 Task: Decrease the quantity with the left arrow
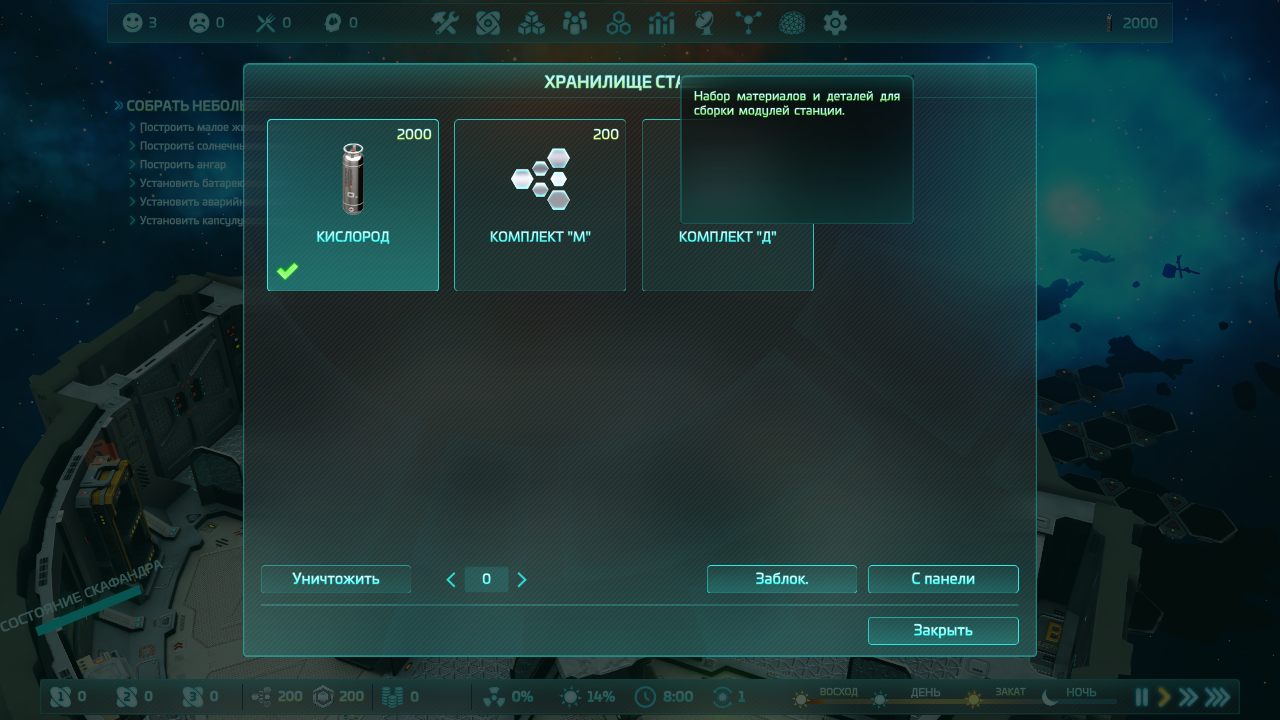(451, 579)
